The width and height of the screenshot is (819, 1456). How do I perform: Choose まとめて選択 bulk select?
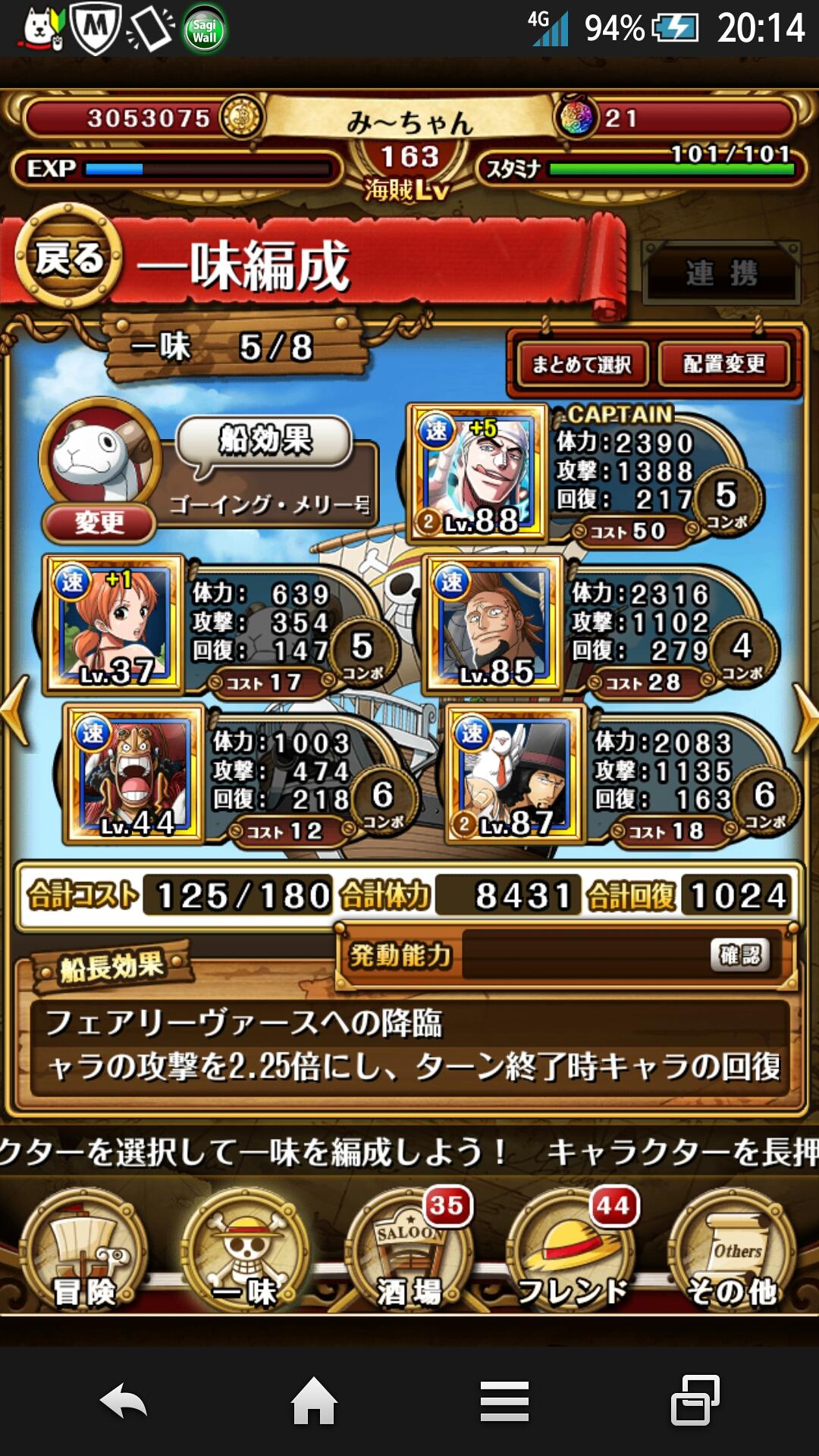[x=582, y=365]
